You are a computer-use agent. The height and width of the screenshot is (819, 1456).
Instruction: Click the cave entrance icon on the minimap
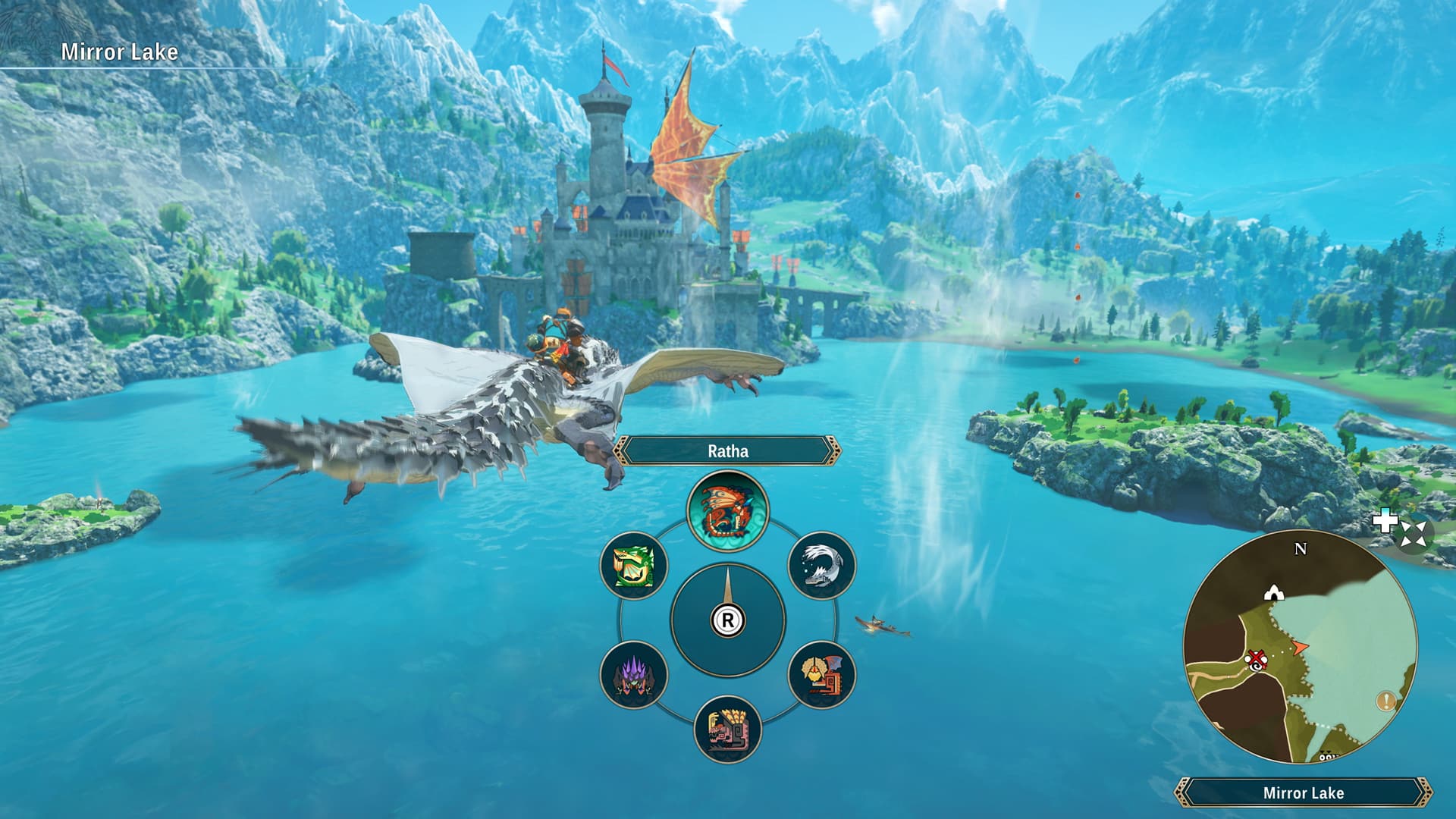(1273, 592)
